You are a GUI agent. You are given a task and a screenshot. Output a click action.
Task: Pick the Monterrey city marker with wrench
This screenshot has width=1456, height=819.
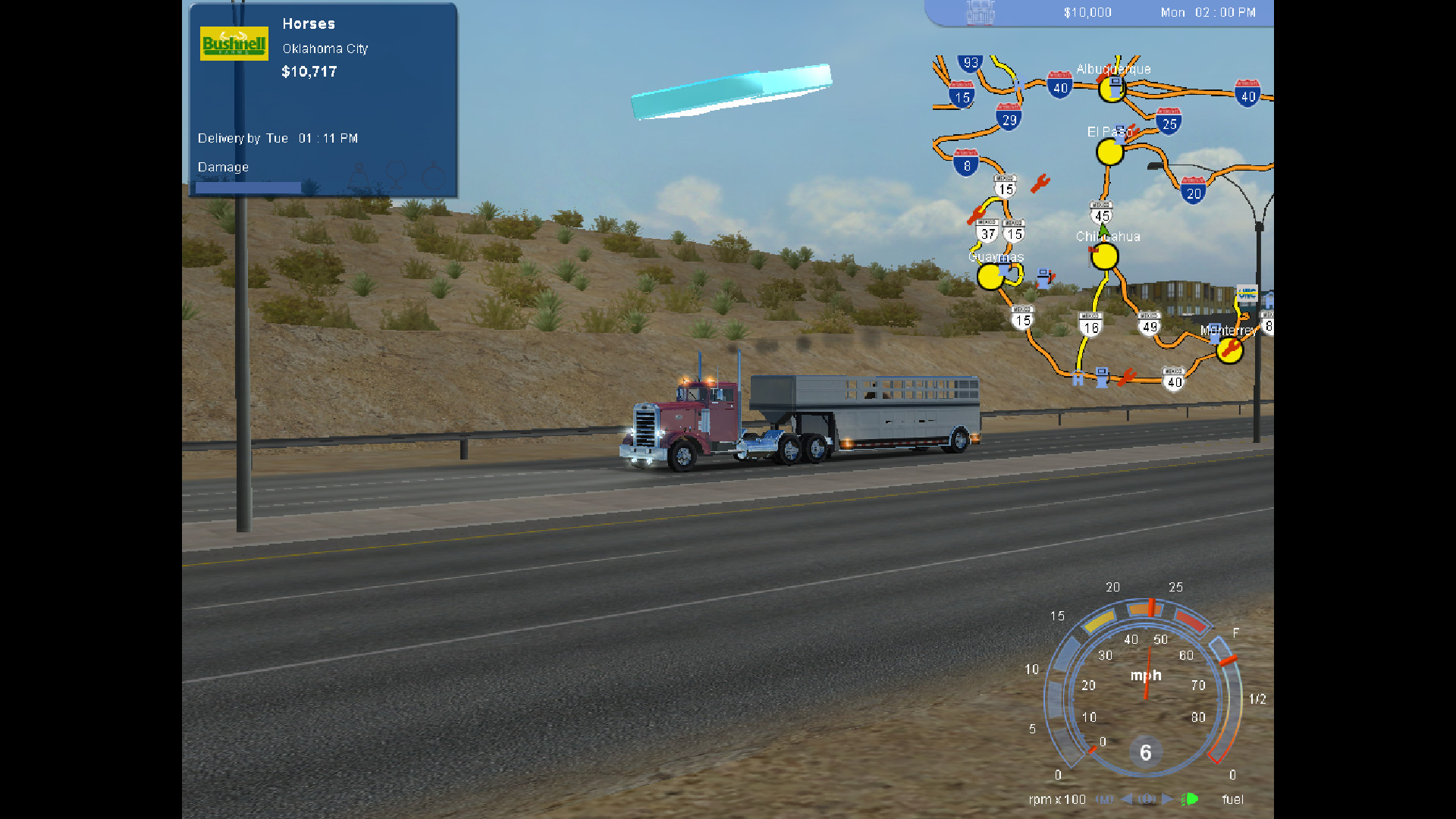coord(1229,350)
